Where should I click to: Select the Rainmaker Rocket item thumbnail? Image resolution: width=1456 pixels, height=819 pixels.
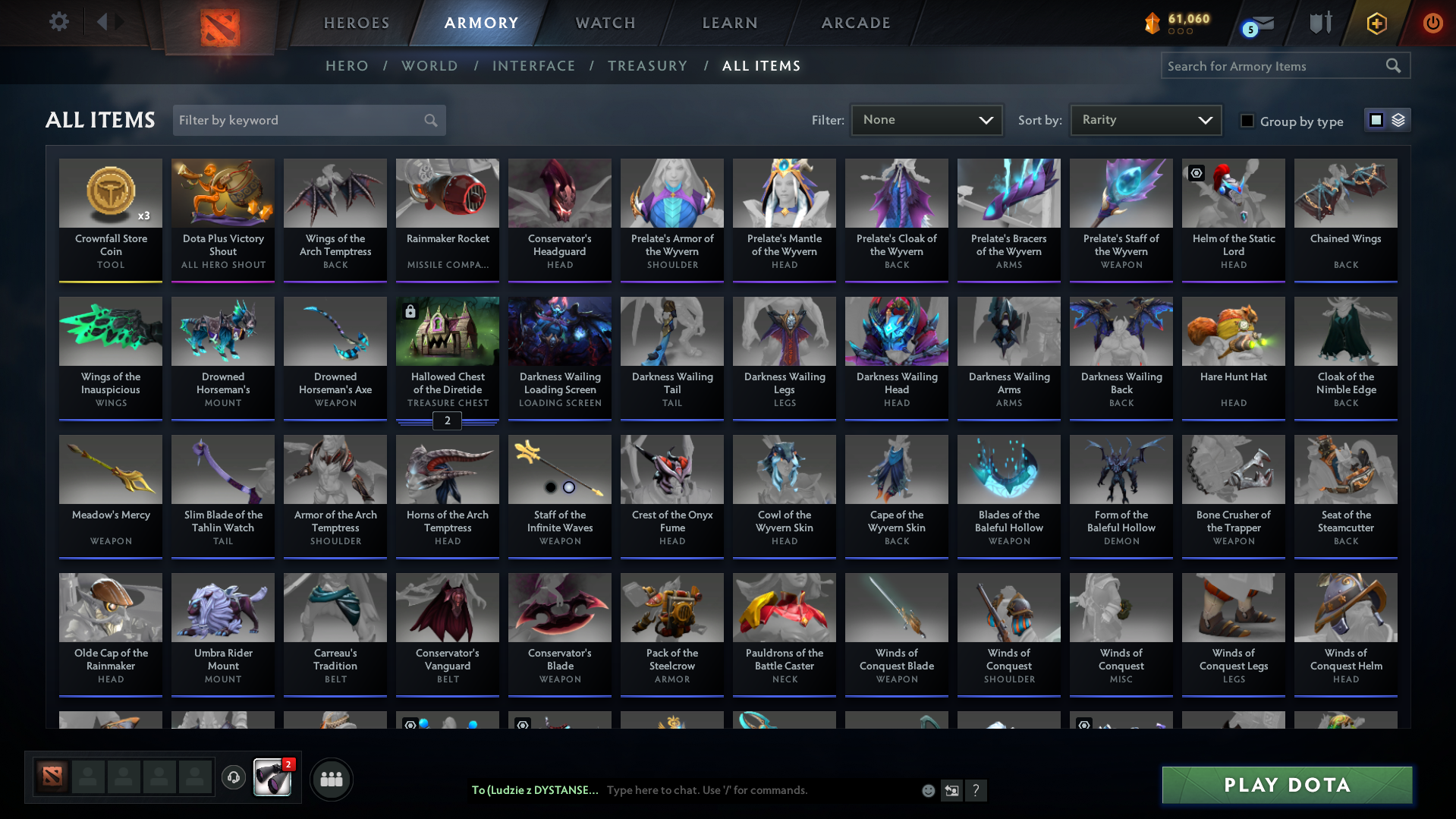(x=447, y=193)
